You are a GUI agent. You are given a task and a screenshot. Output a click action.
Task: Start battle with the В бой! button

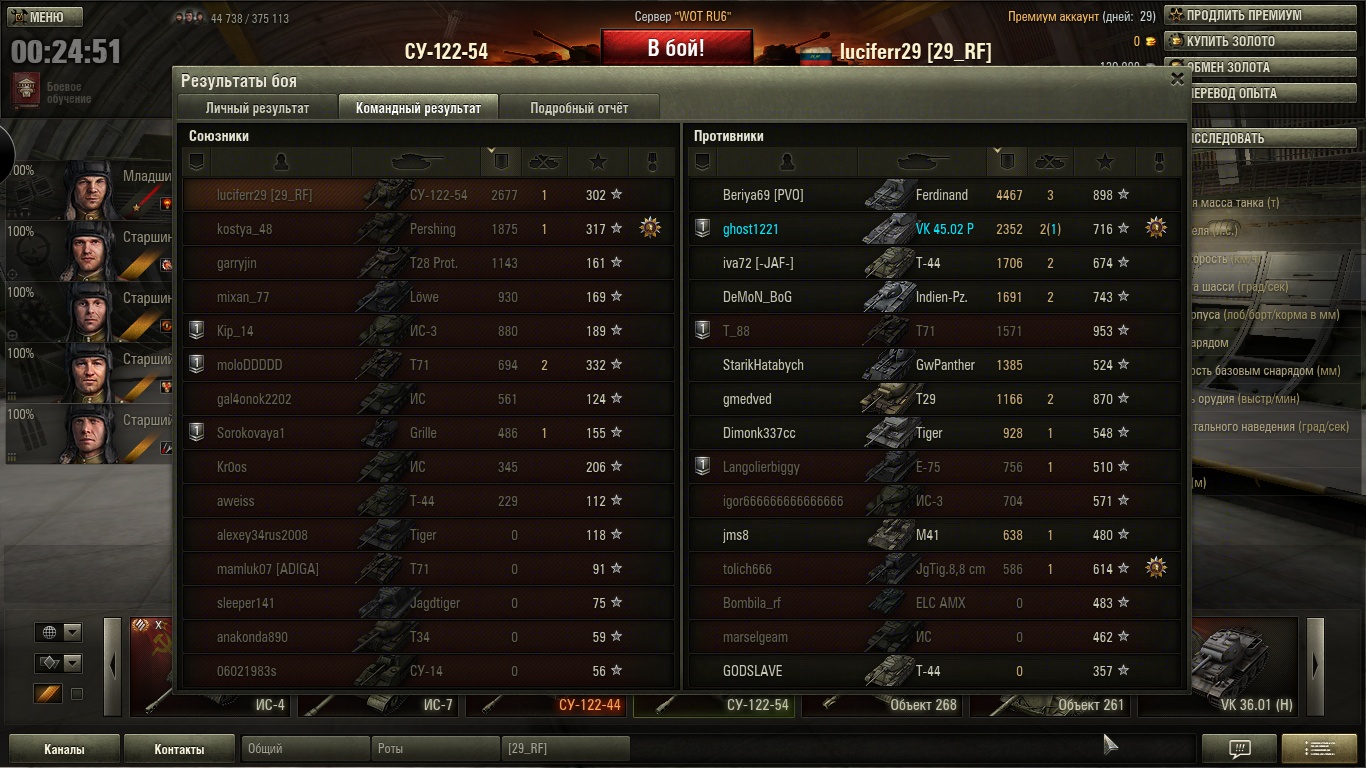676,48
